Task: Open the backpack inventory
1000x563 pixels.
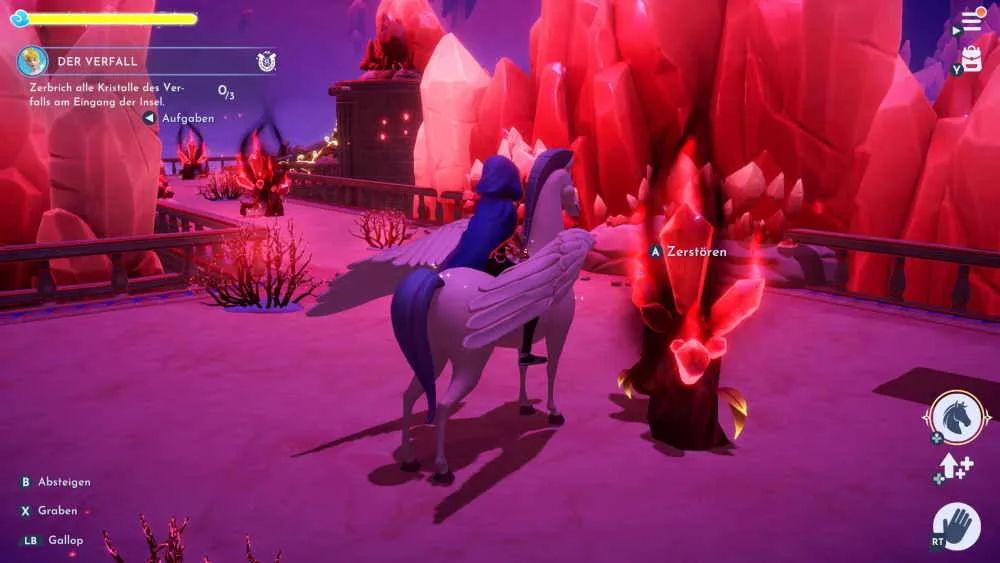Action: (x=971, y=59)
